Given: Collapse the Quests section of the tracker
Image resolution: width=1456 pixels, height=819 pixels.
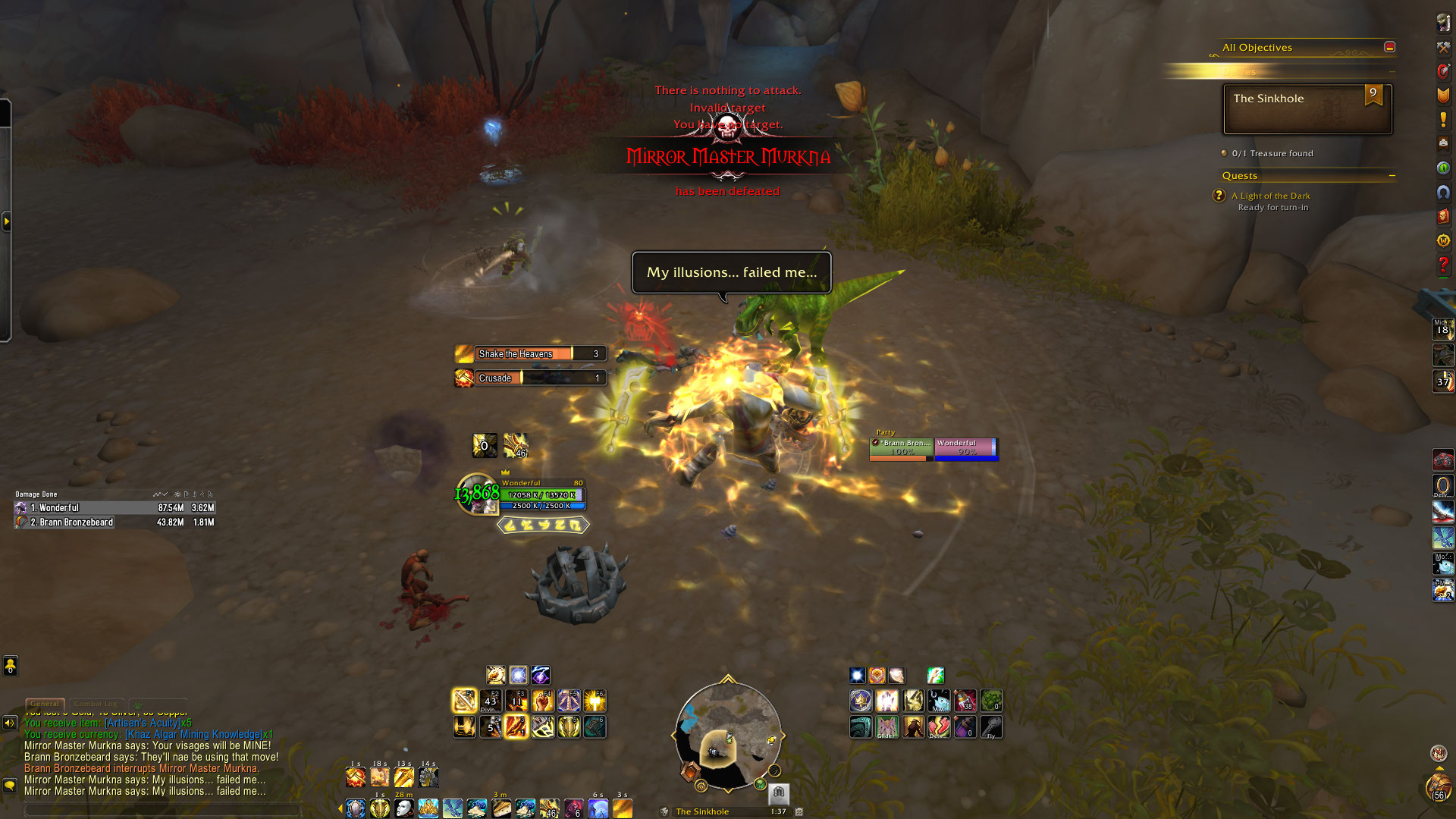Looking at the screenshot, I should click(1392, 176).
